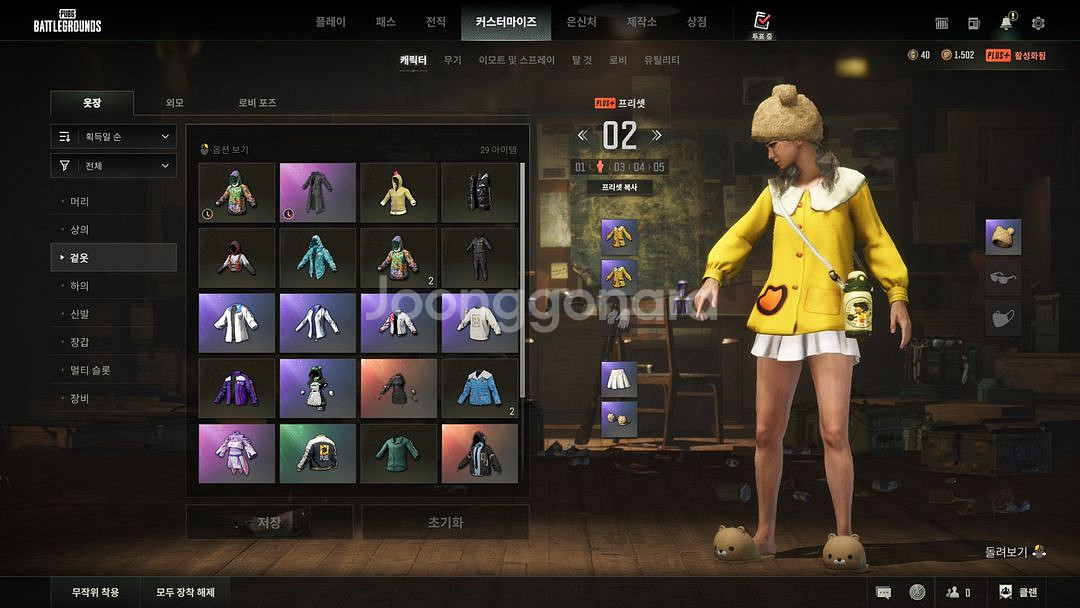Go to the 상점 (Store) menu
Viewport: 1080px width, 608px height.
696,22
